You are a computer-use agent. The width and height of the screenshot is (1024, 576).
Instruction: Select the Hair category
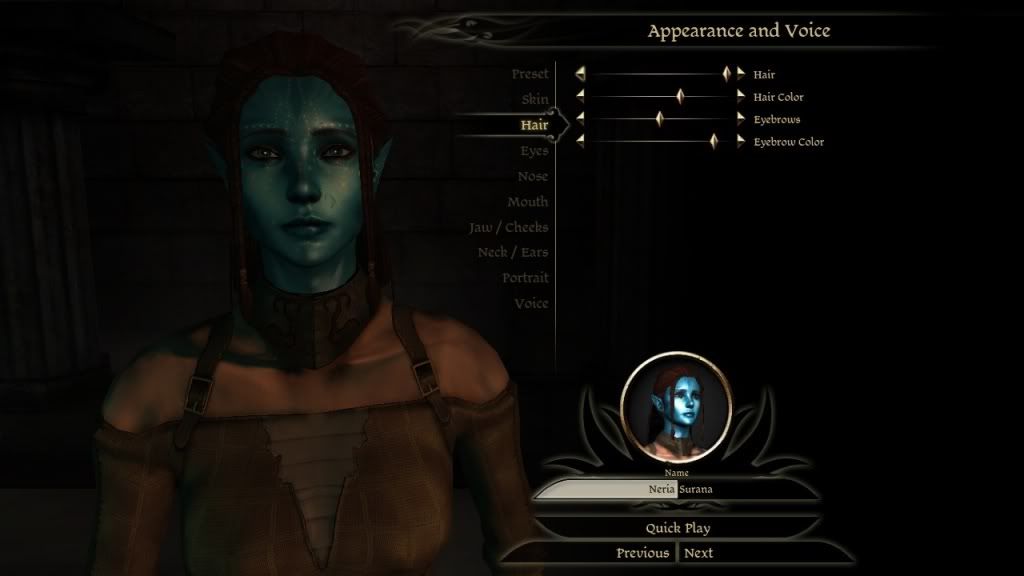tap(534, 125)
